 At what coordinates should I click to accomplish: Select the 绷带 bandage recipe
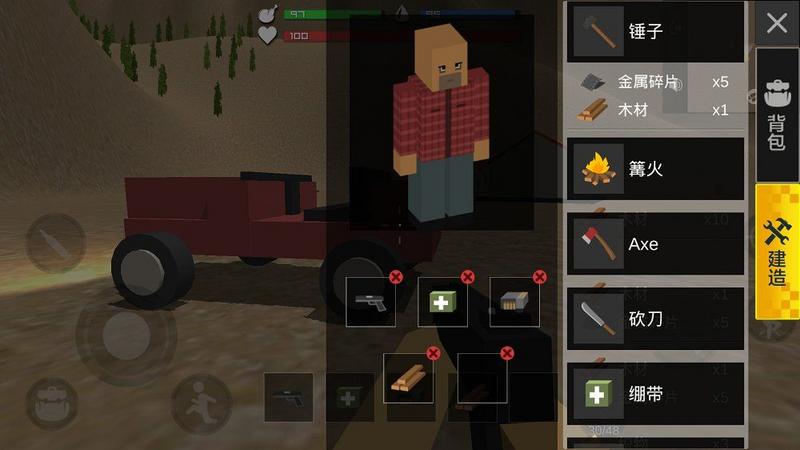click(x=656, y=394)
